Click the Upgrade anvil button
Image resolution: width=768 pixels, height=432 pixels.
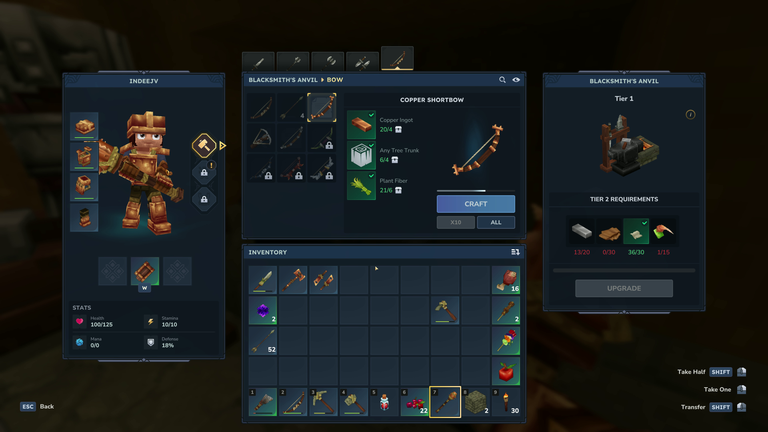click(623, 288)
